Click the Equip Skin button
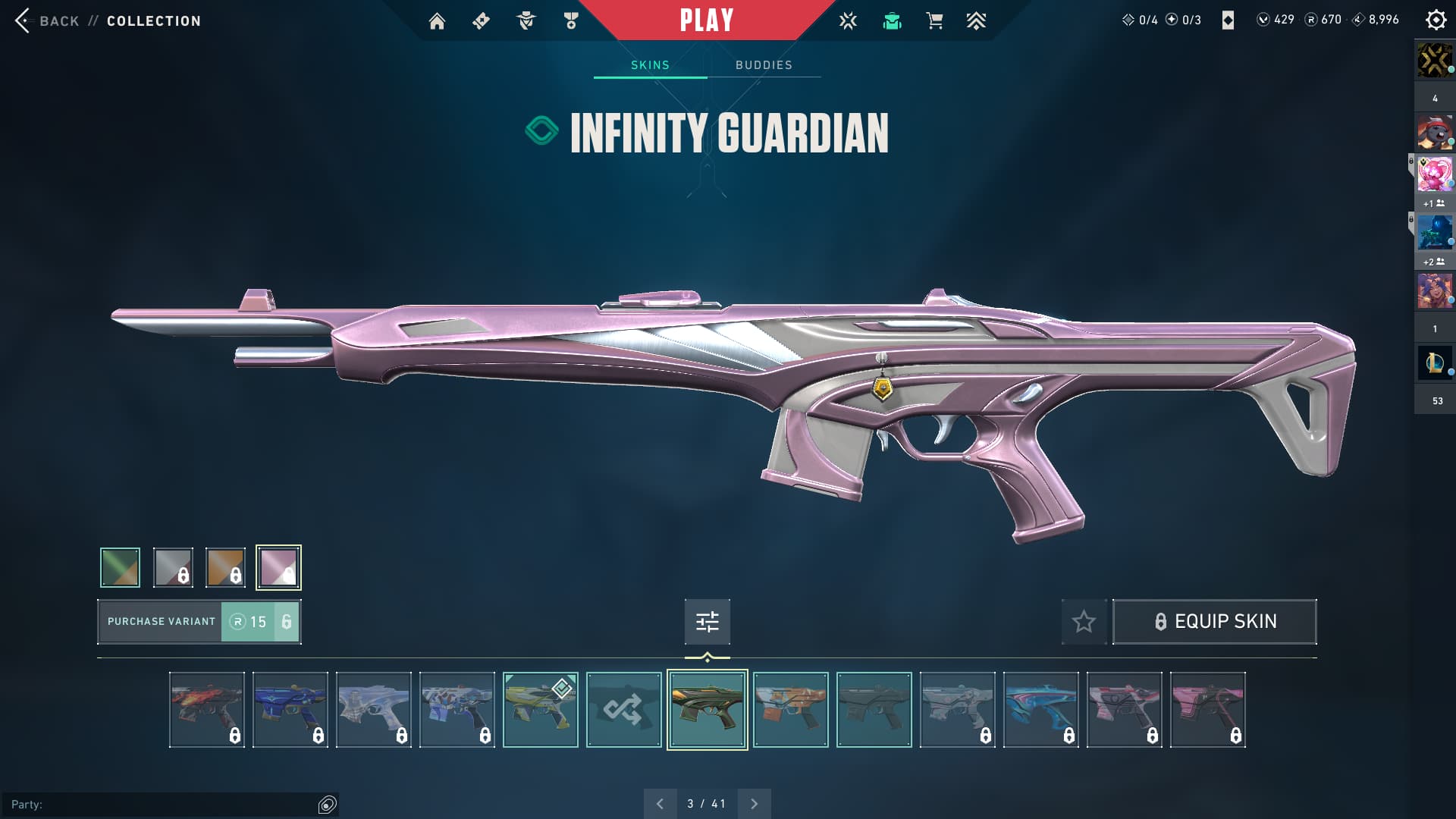This screenshot has height=819, width=1456. 1214,622
